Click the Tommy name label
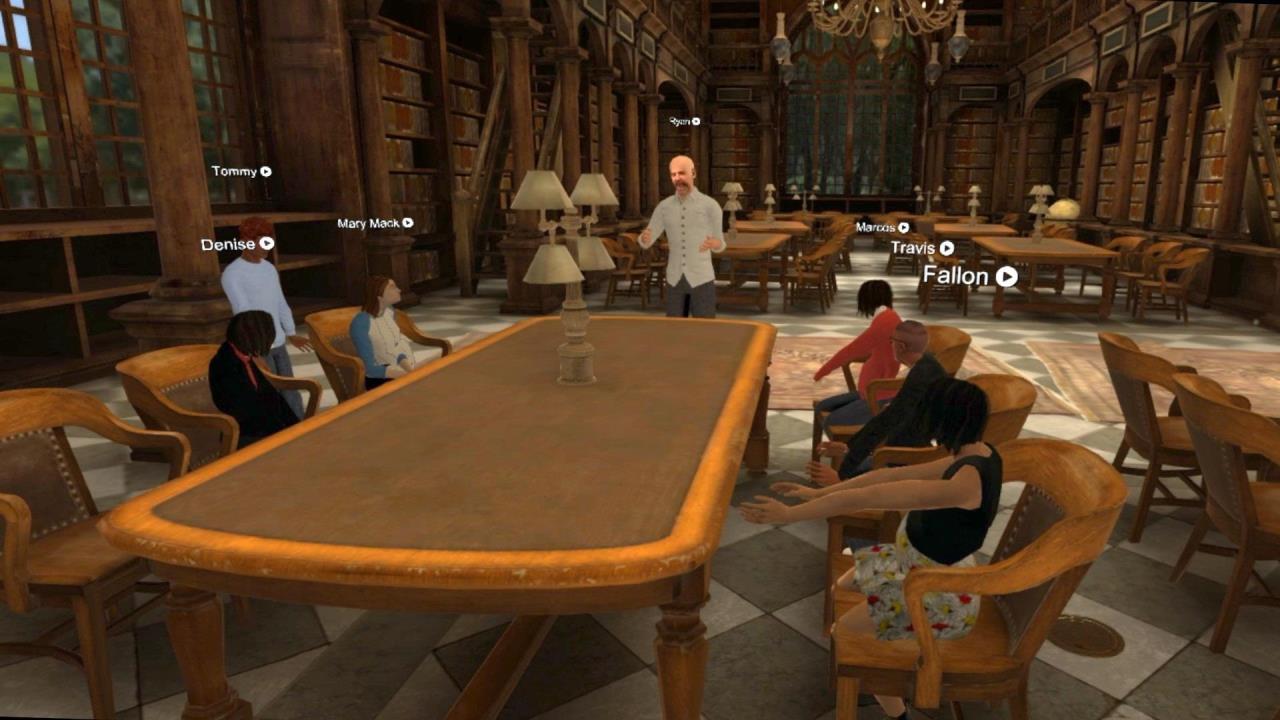 click(234, 171)
